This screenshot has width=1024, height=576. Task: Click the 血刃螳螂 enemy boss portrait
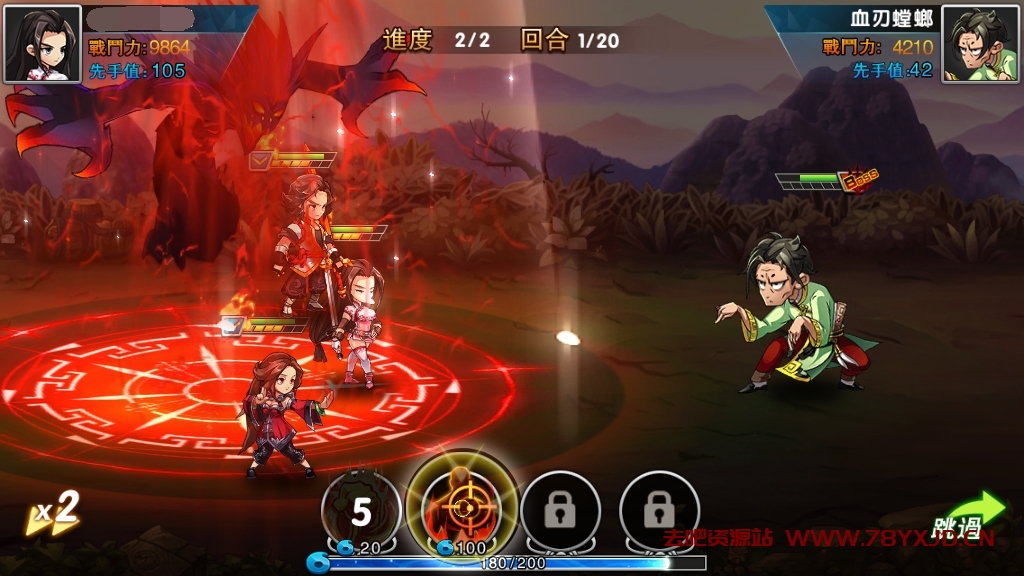980,45
